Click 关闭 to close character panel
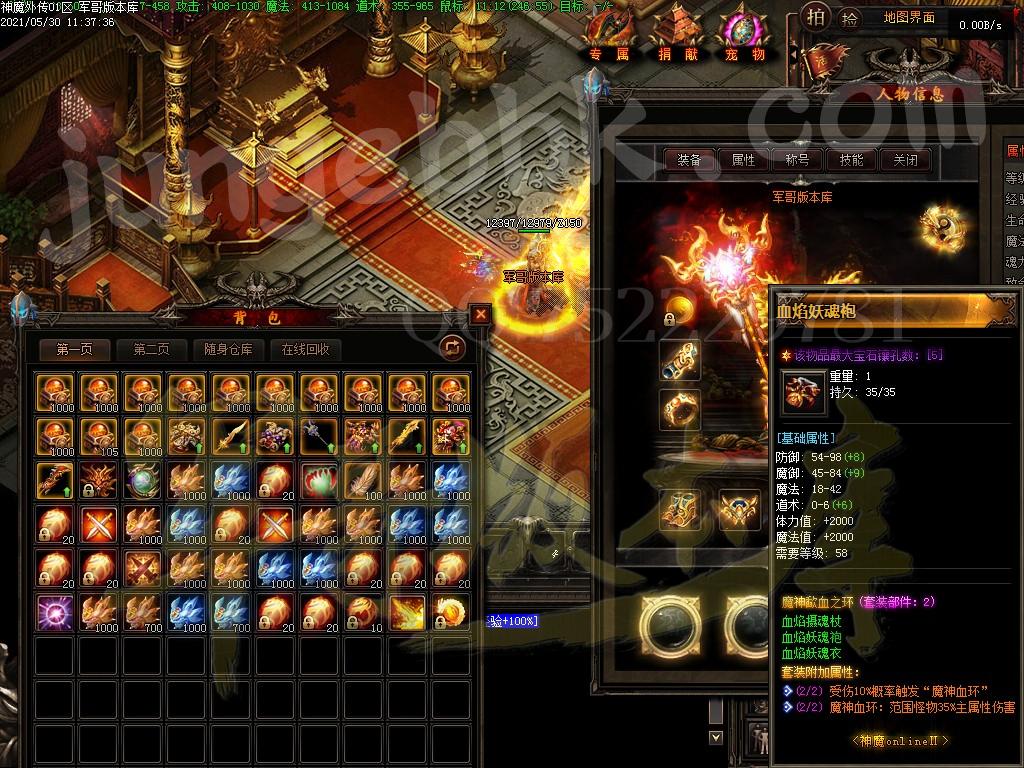 (x=905, y=159)
